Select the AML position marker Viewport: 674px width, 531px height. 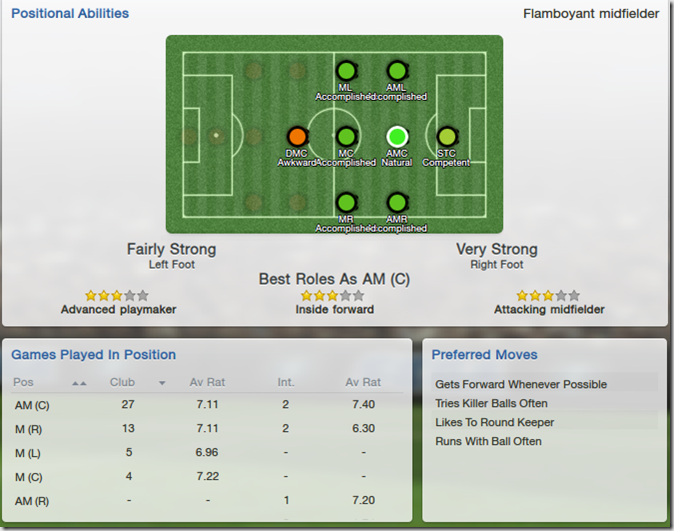click(x=397, y=71)
